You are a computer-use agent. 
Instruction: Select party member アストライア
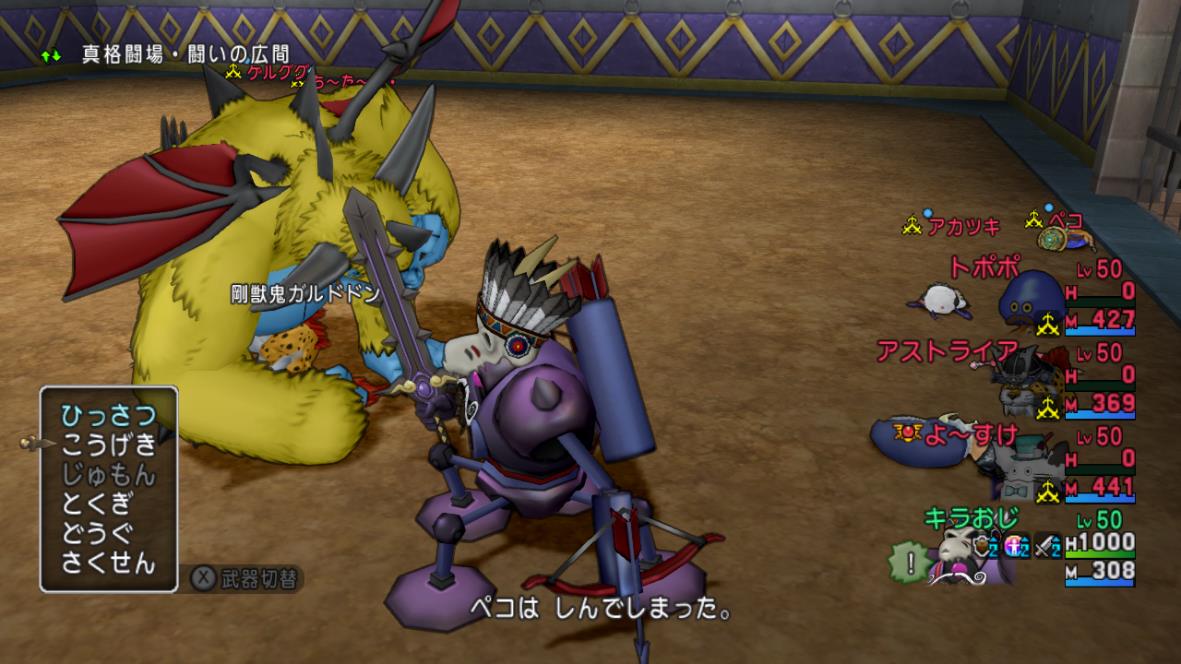[946, 351]
